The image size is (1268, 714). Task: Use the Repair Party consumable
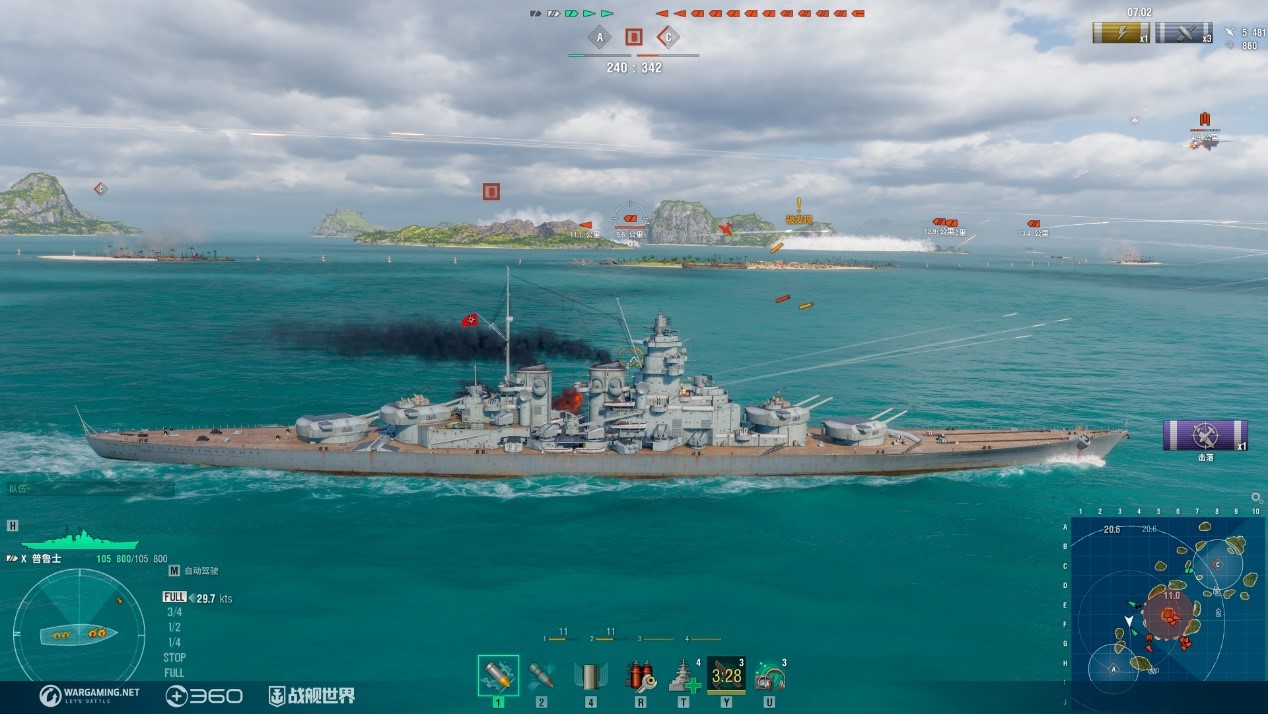coord(684,675)
